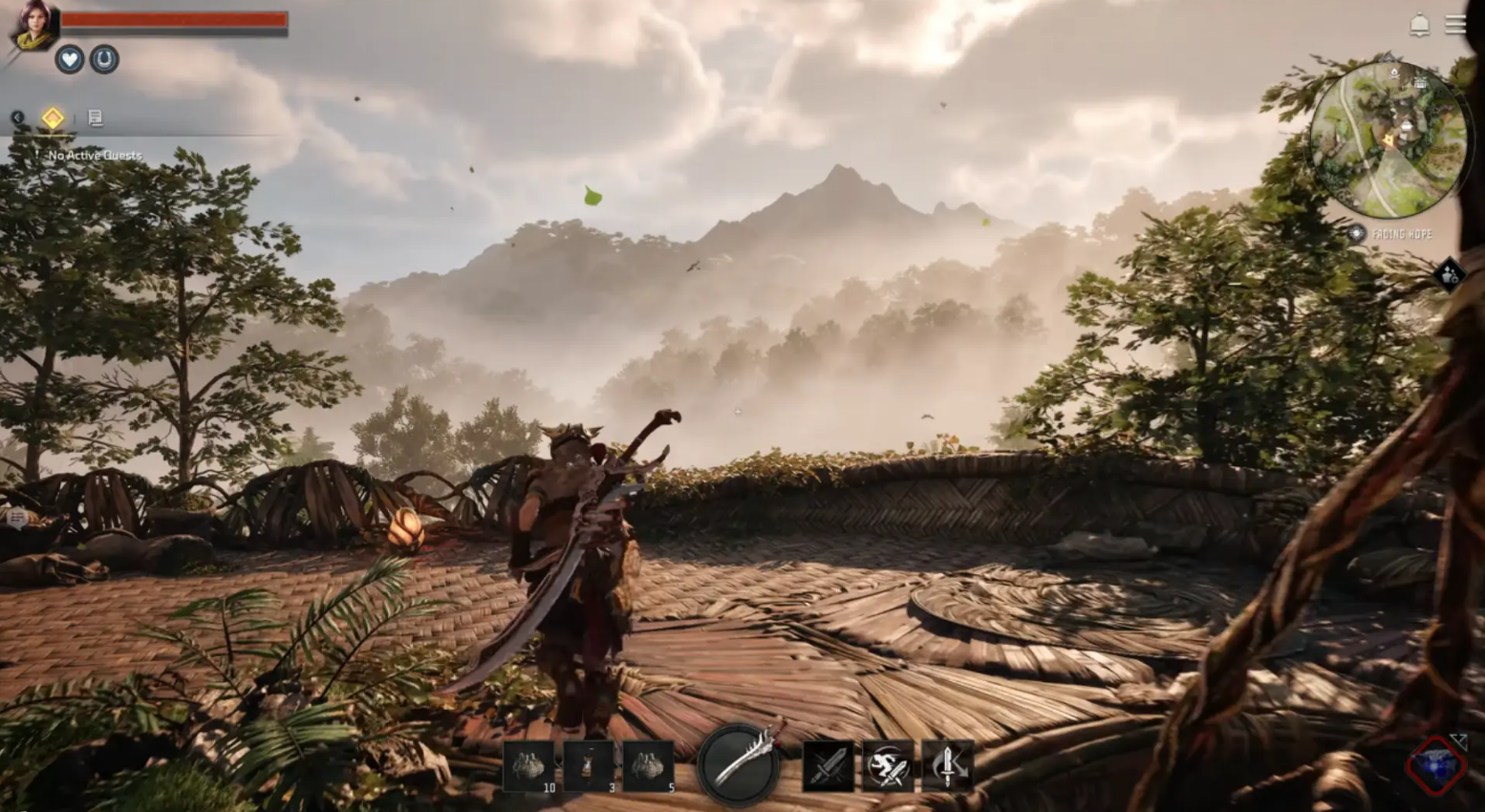1485x812 pixels.
Task: Switch to the yellow diamond quest tab
Action: click(53, 118)
